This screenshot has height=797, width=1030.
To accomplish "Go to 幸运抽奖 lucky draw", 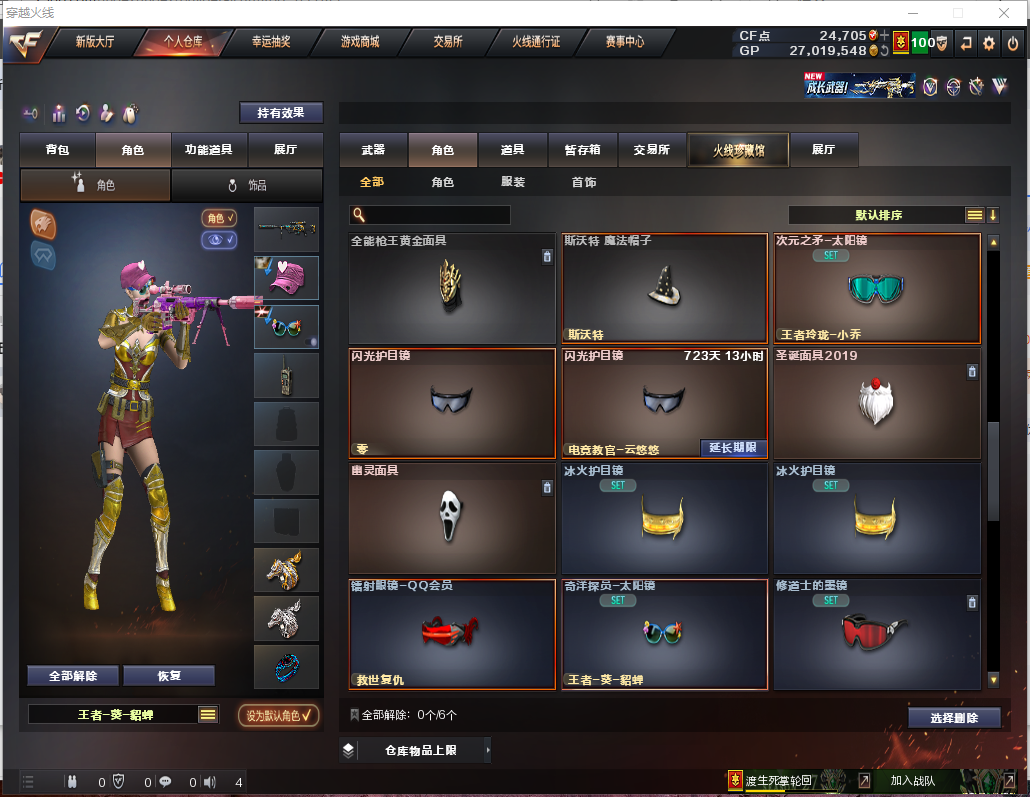I will tap(270, 42).
